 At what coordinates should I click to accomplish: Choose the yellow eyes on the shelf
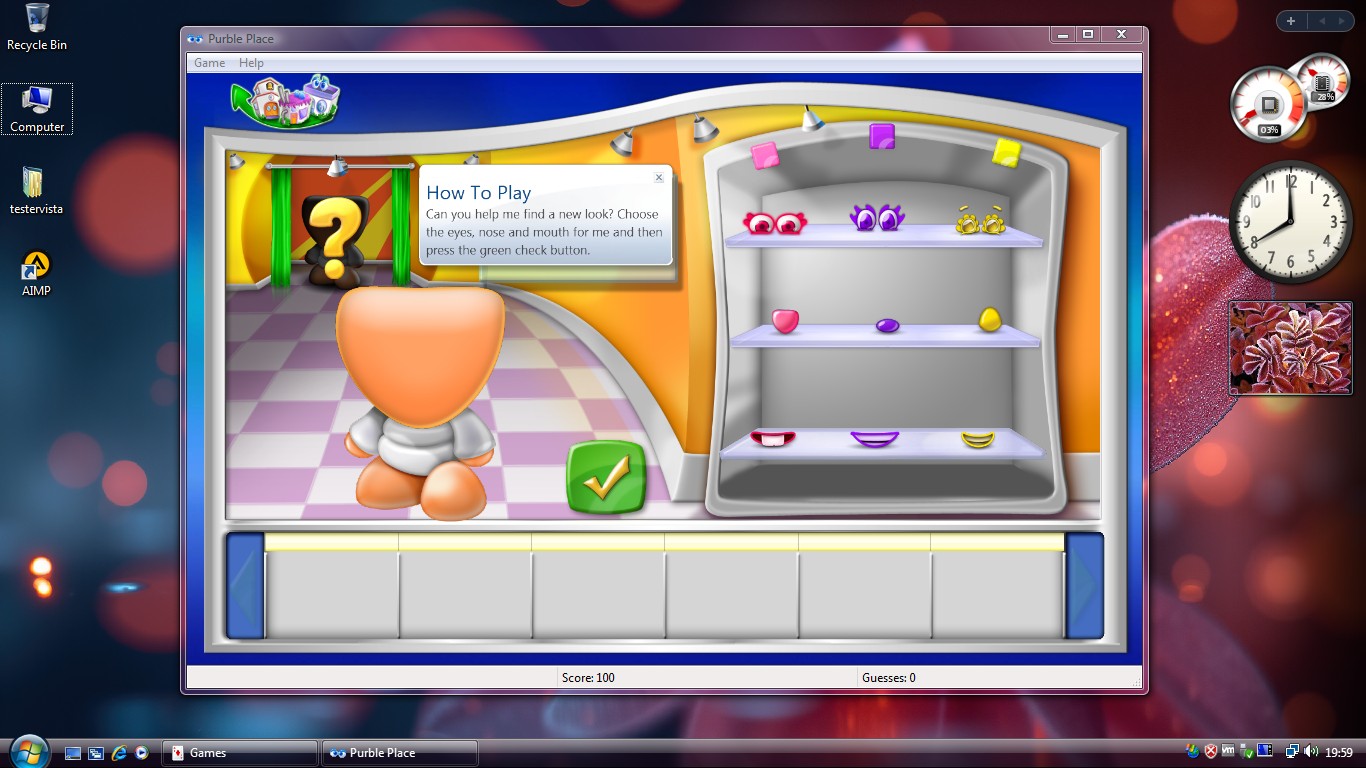[x=979, y=222]
